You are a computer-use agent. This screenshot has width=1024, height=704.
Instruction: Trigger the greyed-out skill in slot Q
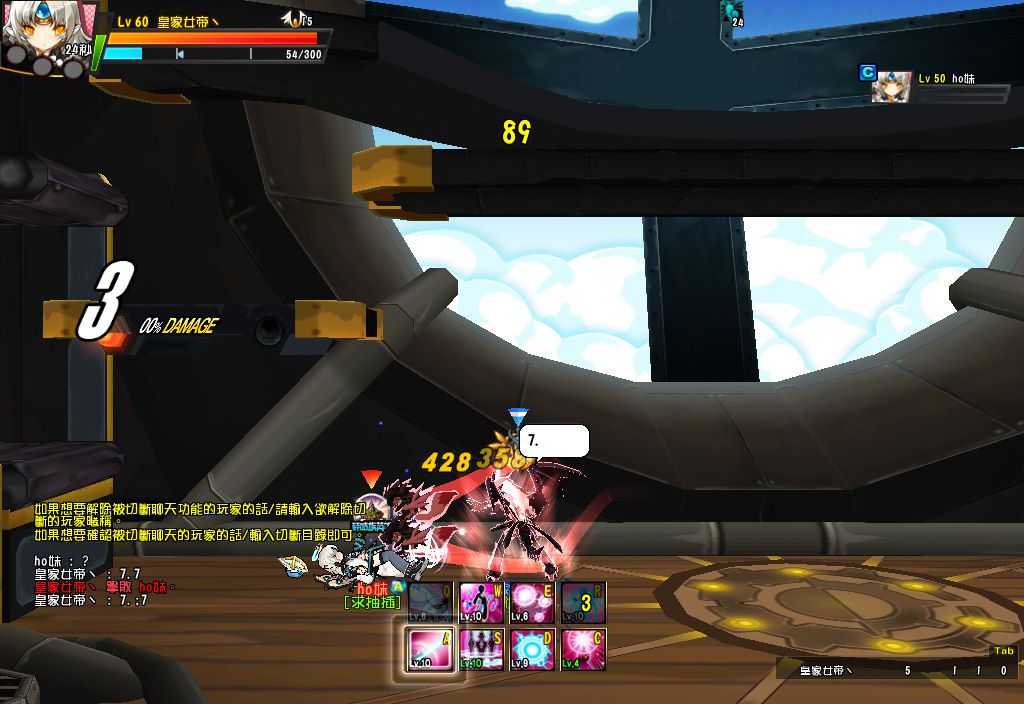pyautogui.click(x=430, y=603)
